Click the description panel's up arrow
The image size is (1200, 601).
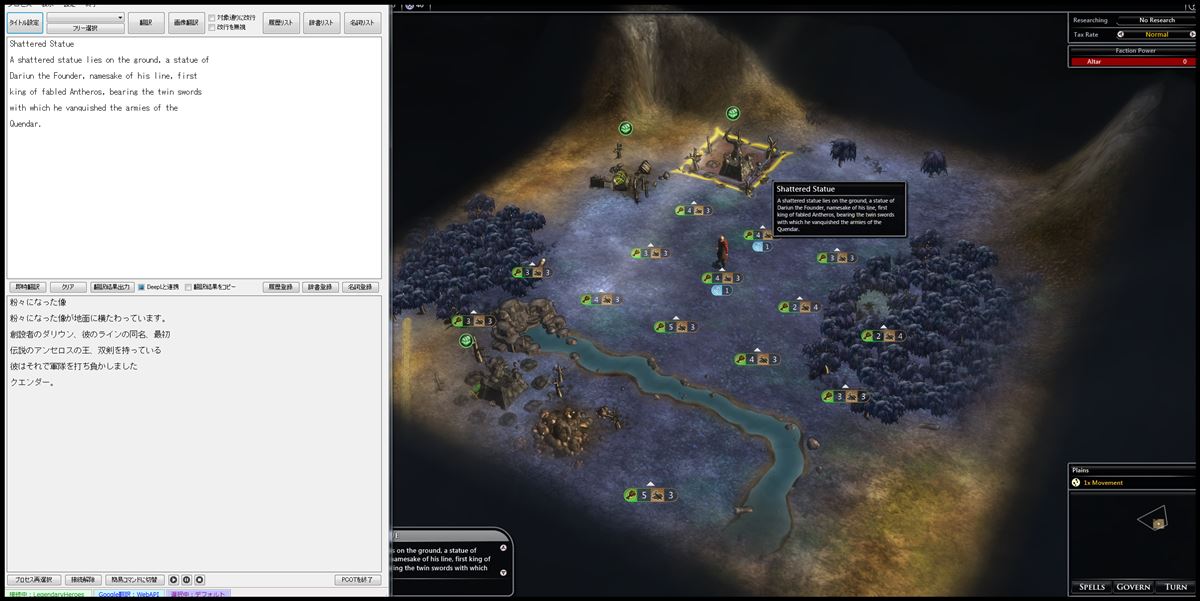(503, 547)
